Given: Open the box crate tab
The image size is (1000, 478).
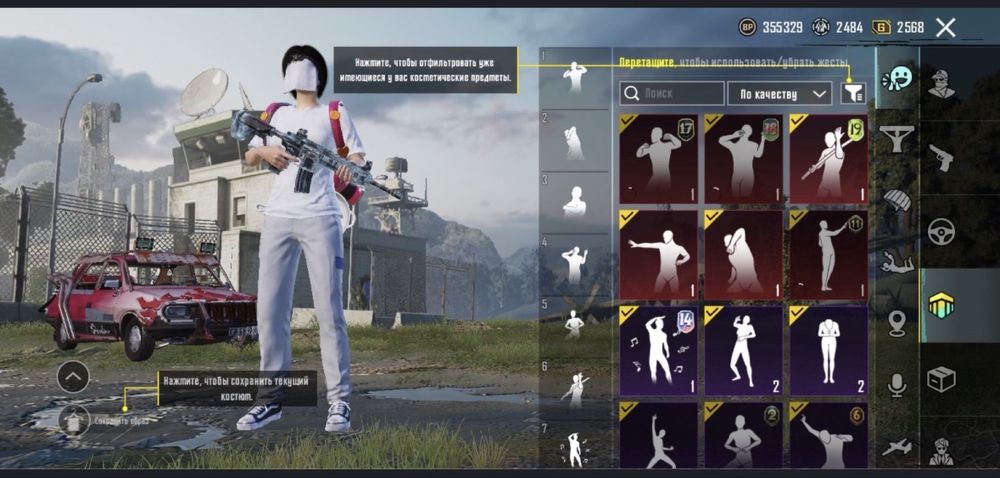Looking at the screenshot, I should point(941,379).
